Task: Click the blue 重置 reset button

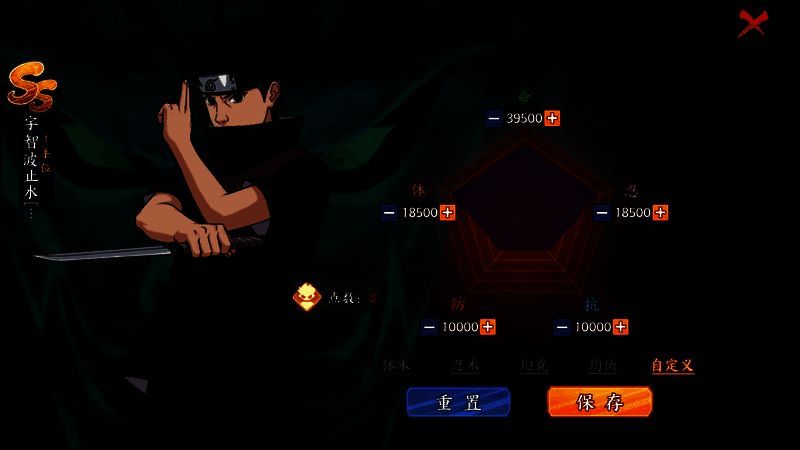Action: (458, 402)
